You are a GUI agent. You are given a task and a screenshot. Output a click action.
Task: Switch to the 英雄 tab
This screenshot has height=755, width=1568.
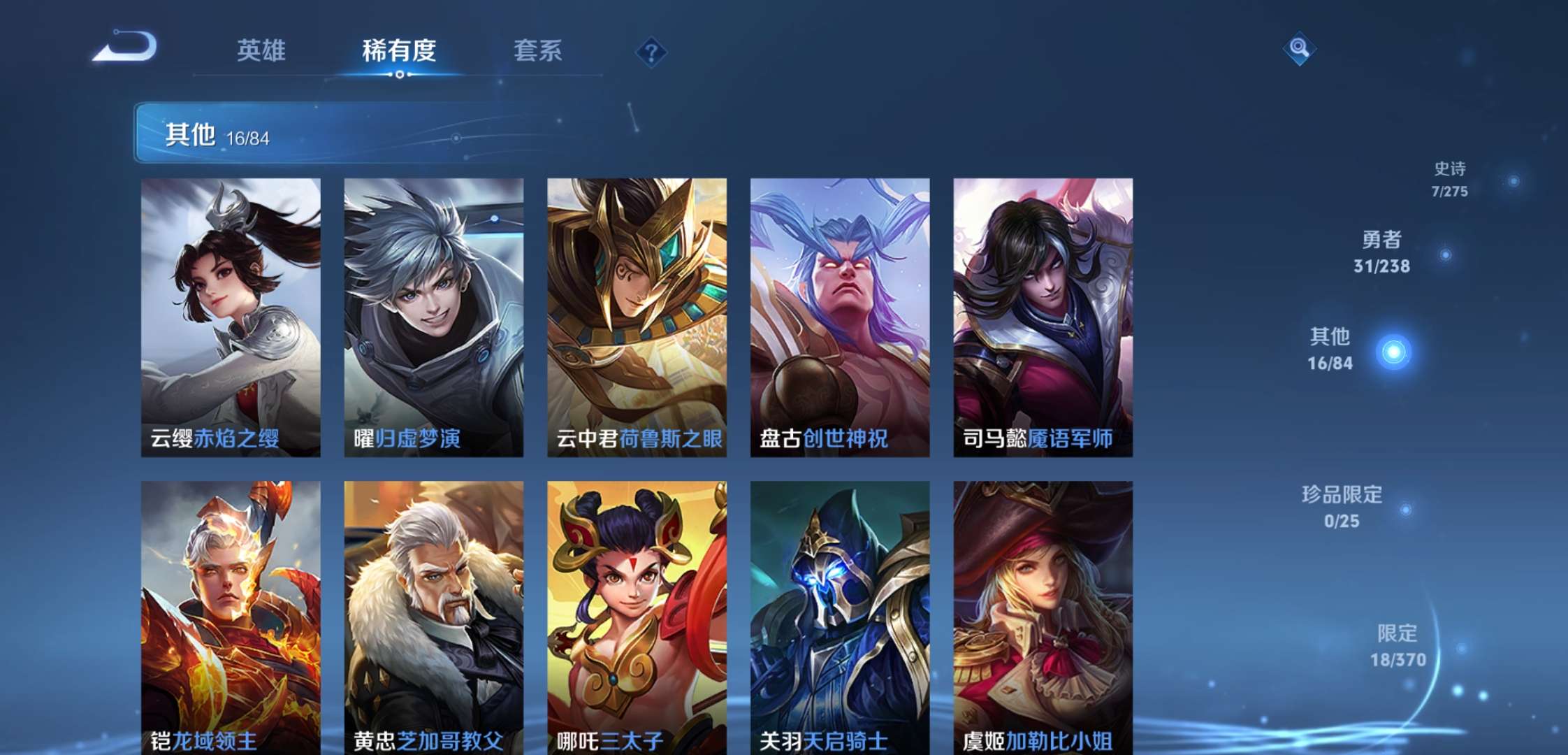click(263, 51)
